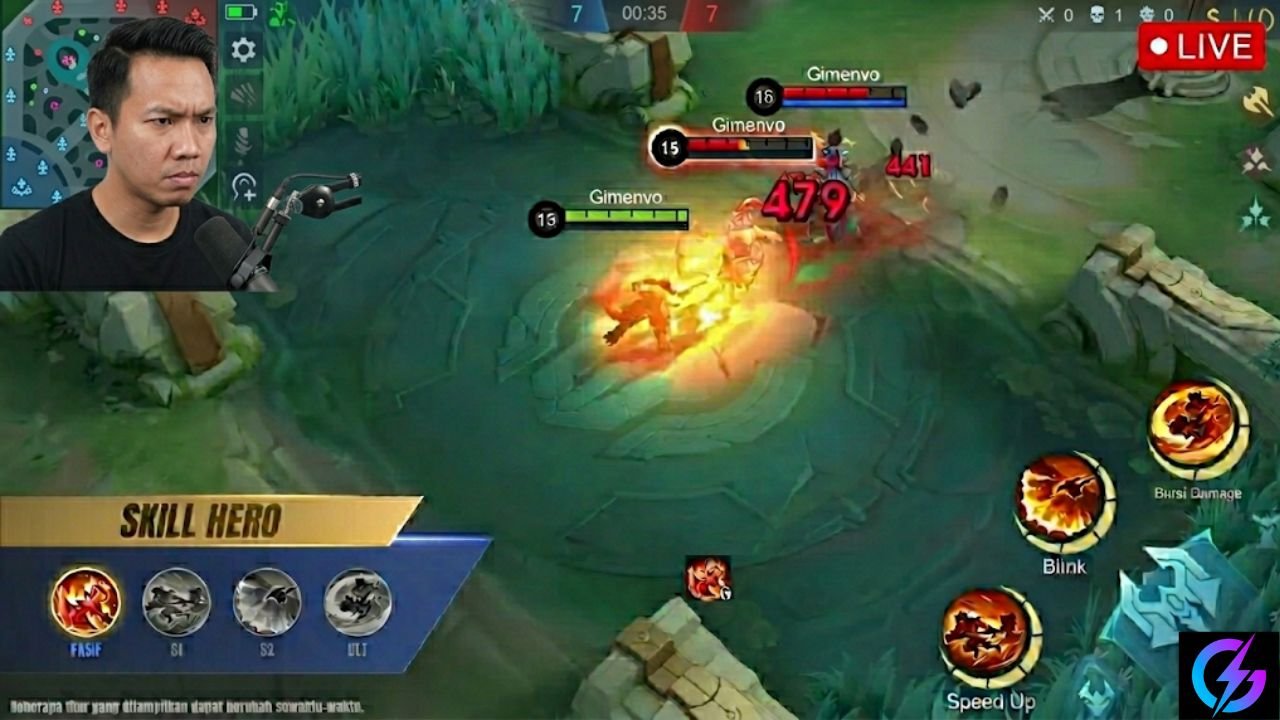Click the match score 7-7 scoreboard
Screen dimensions: 1280x720
pos(640,14)
